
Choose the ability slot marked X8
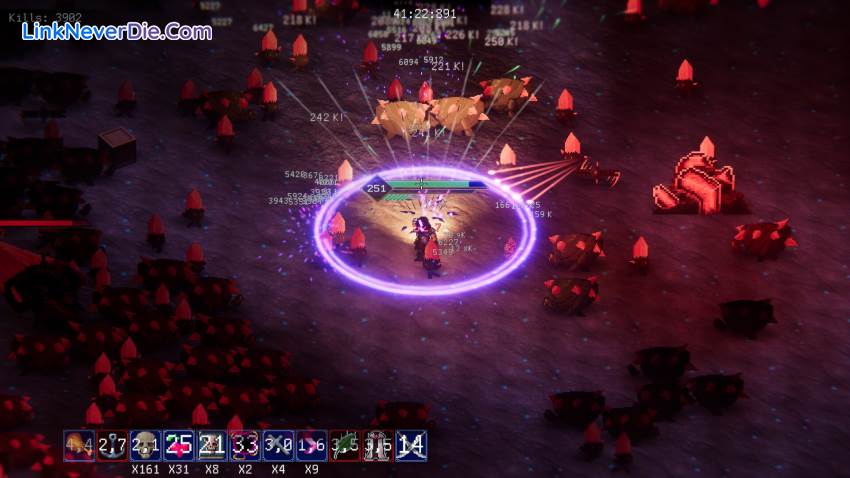[212, 445]
